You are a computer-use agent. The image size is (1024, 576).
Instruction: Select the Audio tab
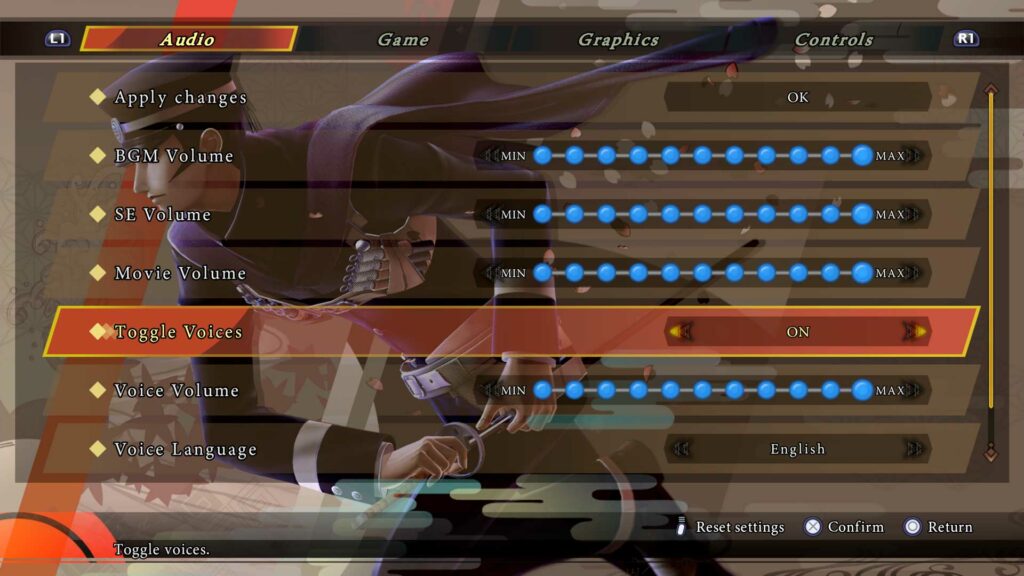187,40
